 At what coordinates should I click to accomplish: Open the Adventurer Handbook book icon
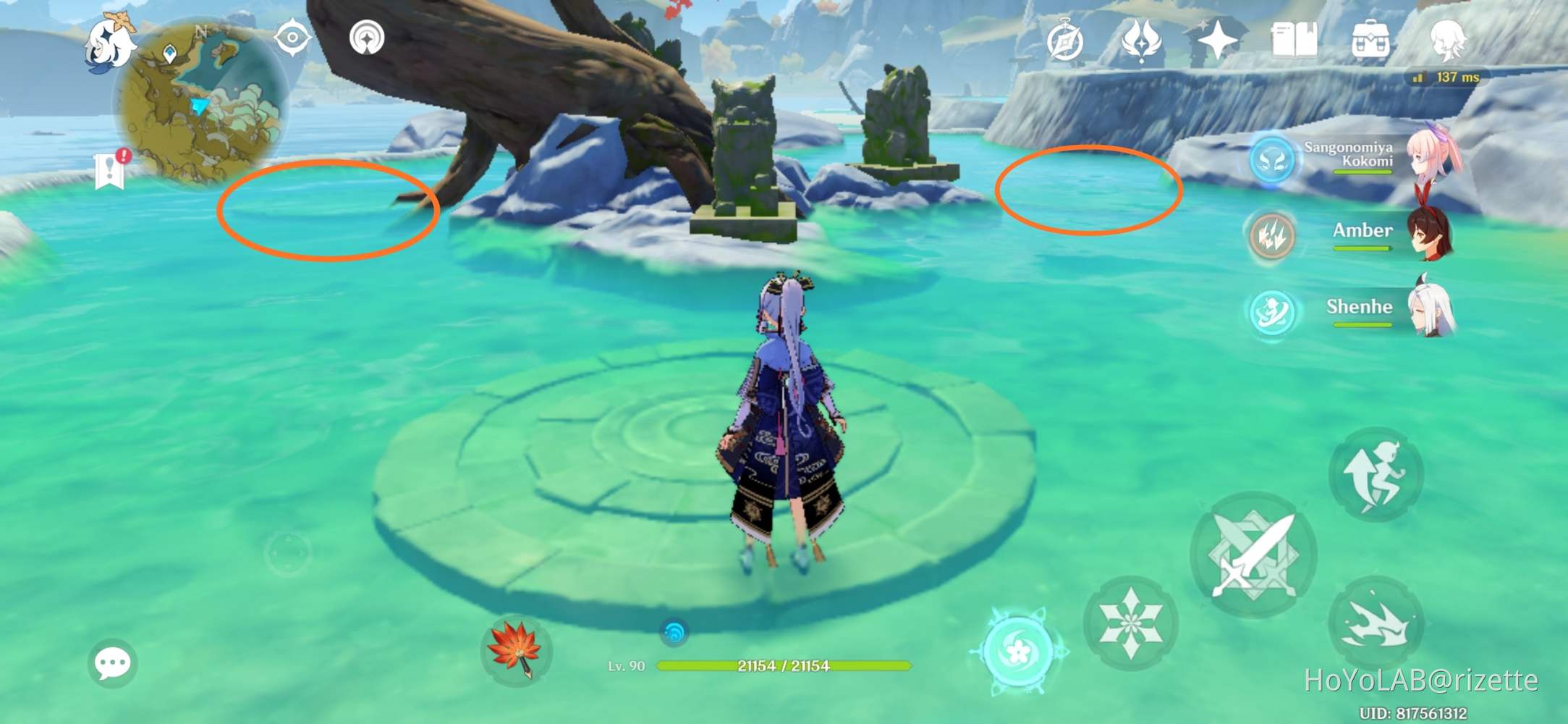point(1296,41)
